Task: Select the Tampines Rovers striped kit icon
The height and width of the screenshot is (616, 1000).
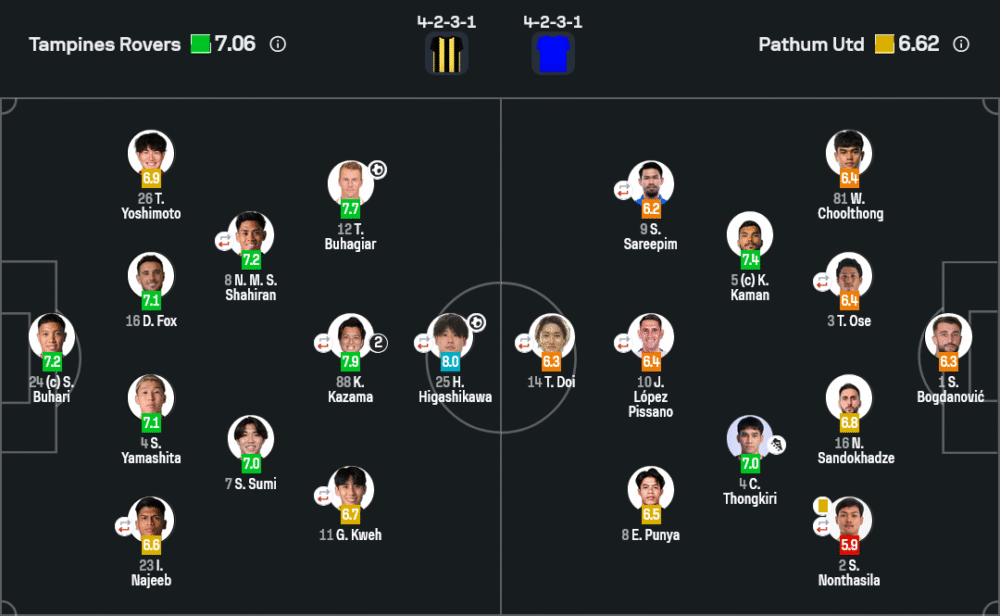Action: [x=446, y=53]
